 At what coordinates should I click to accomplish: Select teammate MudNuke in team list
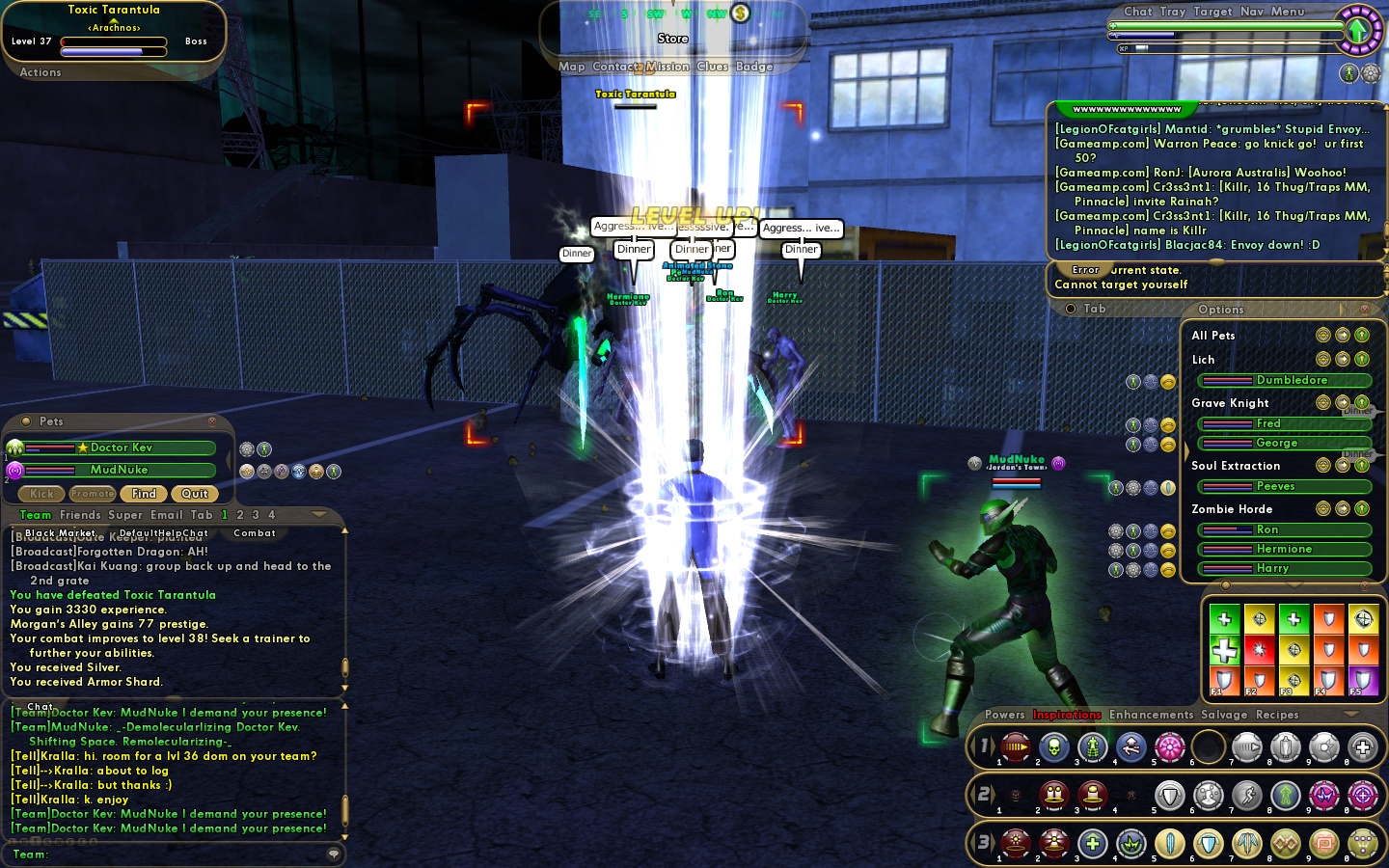click(119, 470)
